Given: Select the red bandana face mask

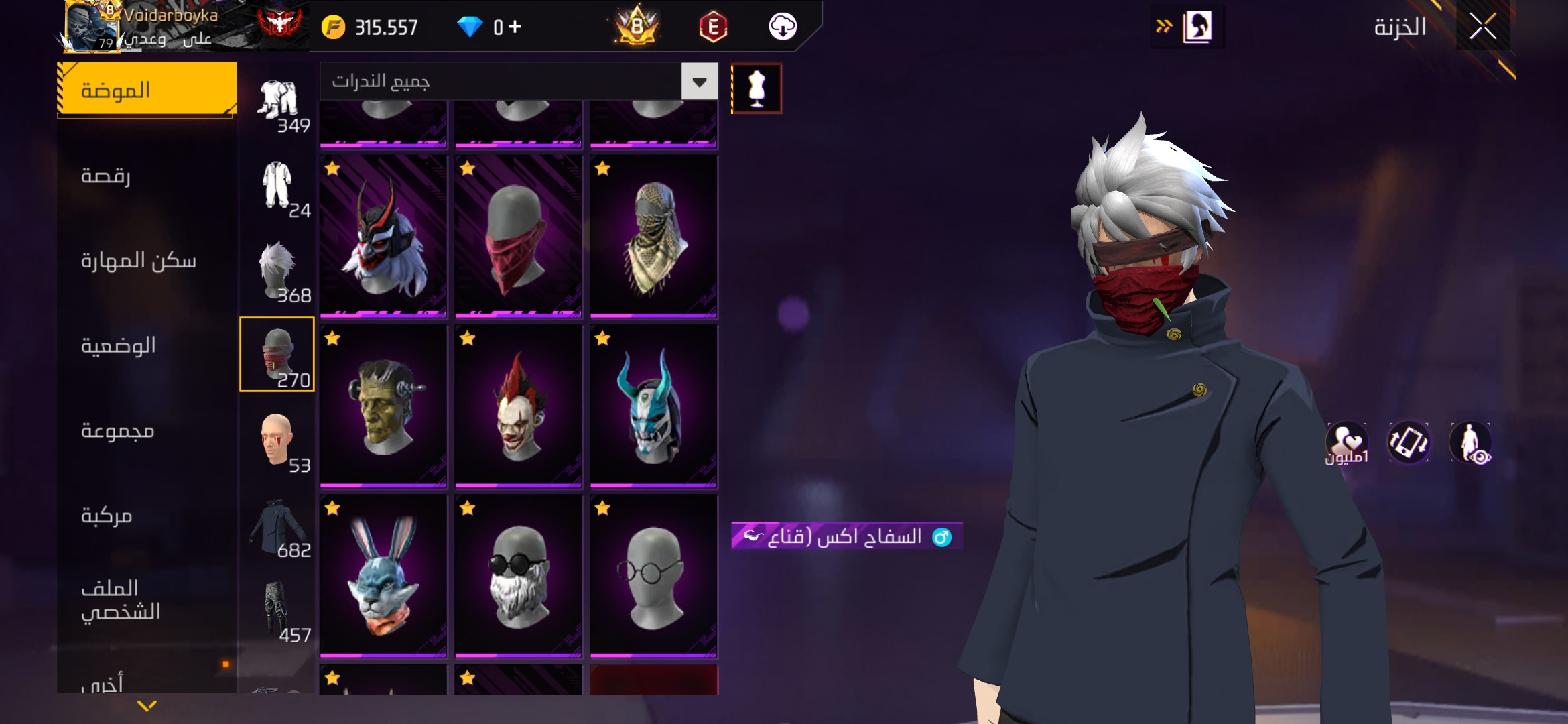Looking at the screenshot, I should [518, 236].
